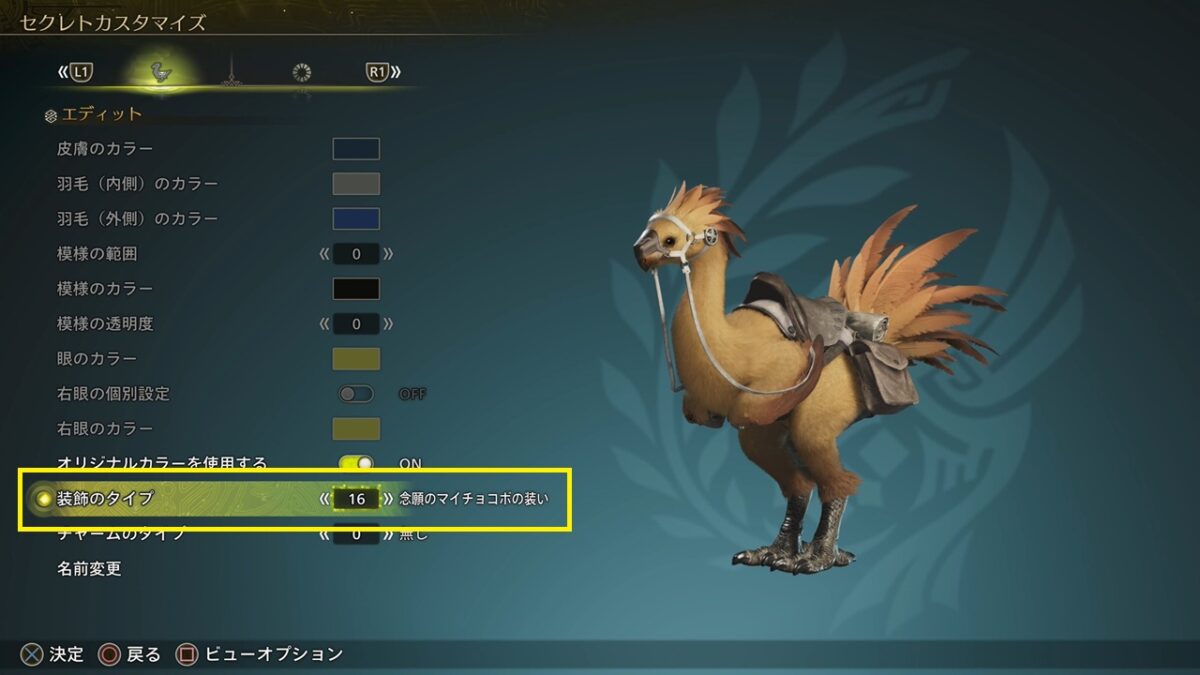Open the 模様のカラー black swatch
Image resolution: width=1200 pixels, height=675 pixels.
point(356,289)
